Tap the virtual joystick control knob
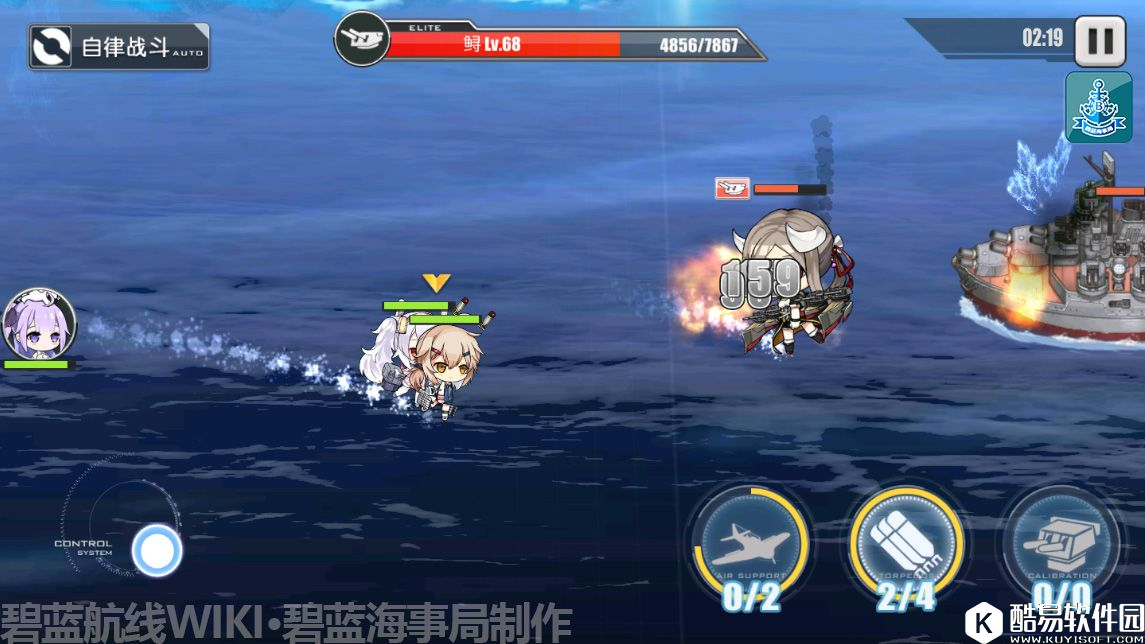 (157, 550)
